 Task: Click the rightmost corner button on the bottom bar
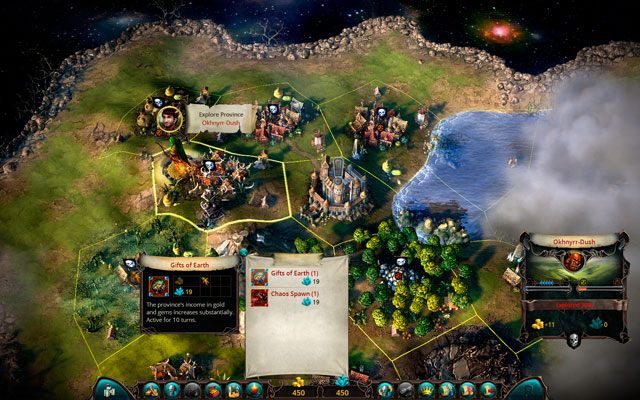(x=529, y=389)
